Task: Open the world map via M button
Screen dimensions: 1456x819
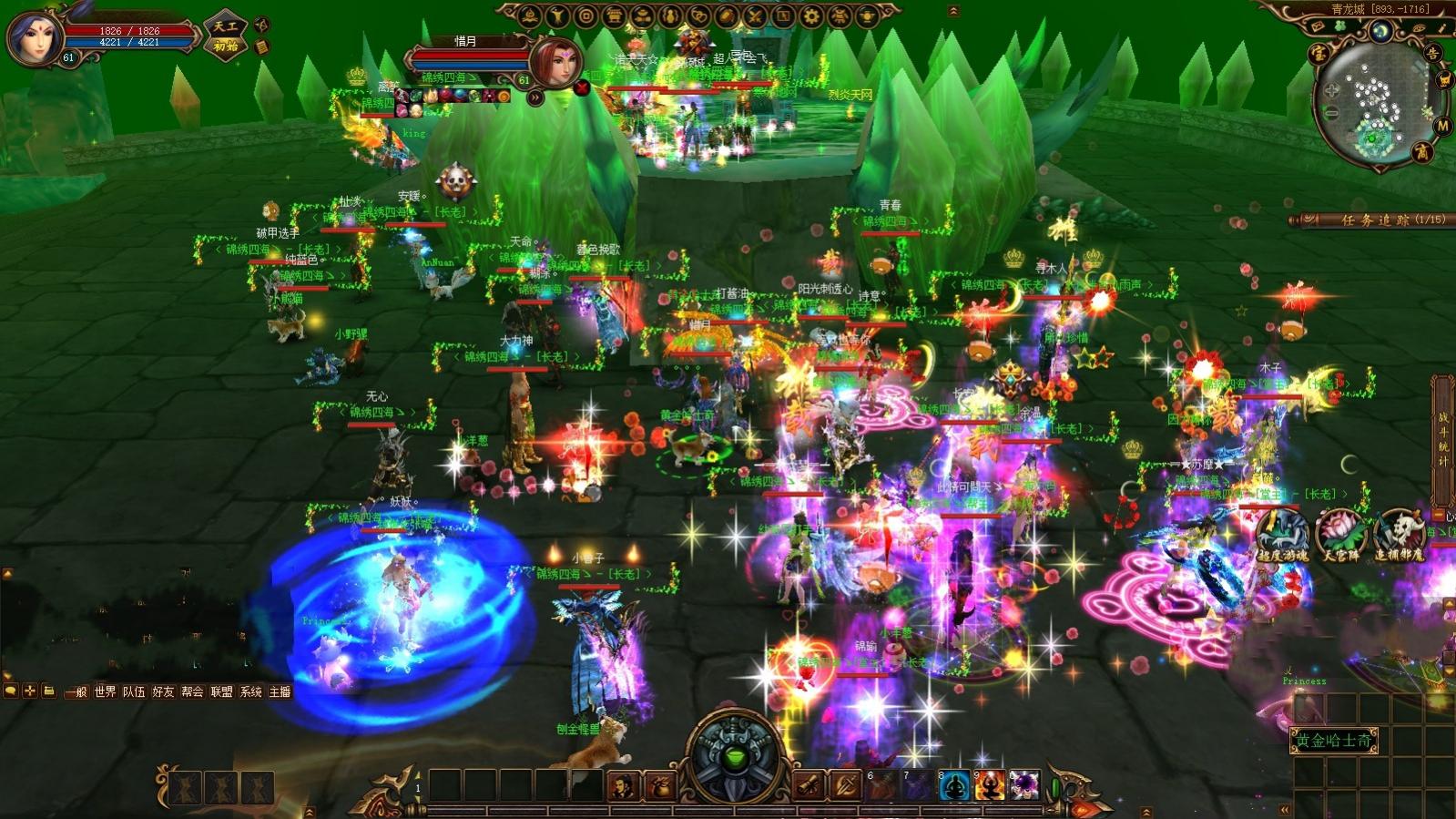Action: (x=1442, y=126)
